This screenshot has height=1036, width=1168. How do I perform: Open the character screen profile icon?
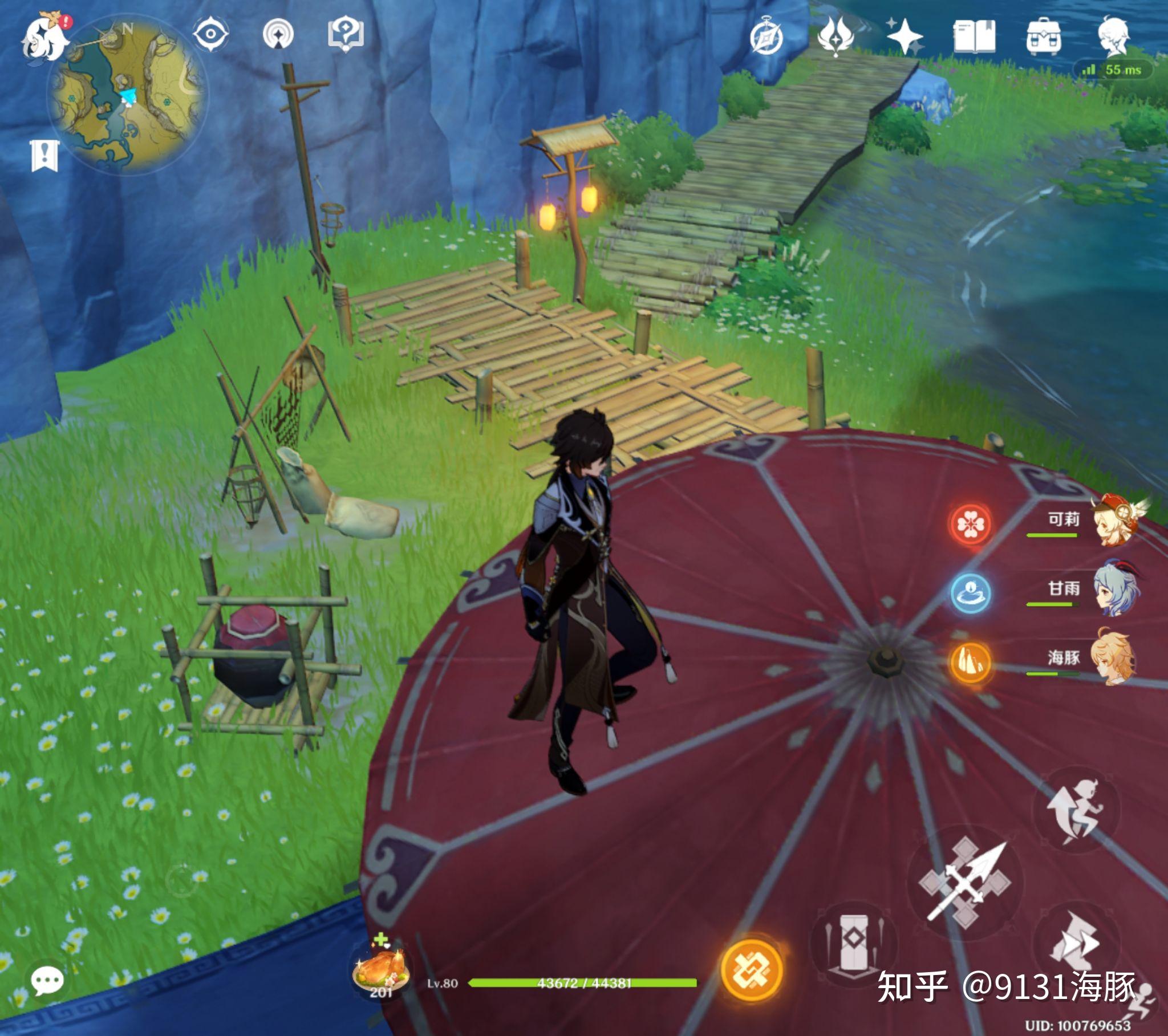[1113, 36]
